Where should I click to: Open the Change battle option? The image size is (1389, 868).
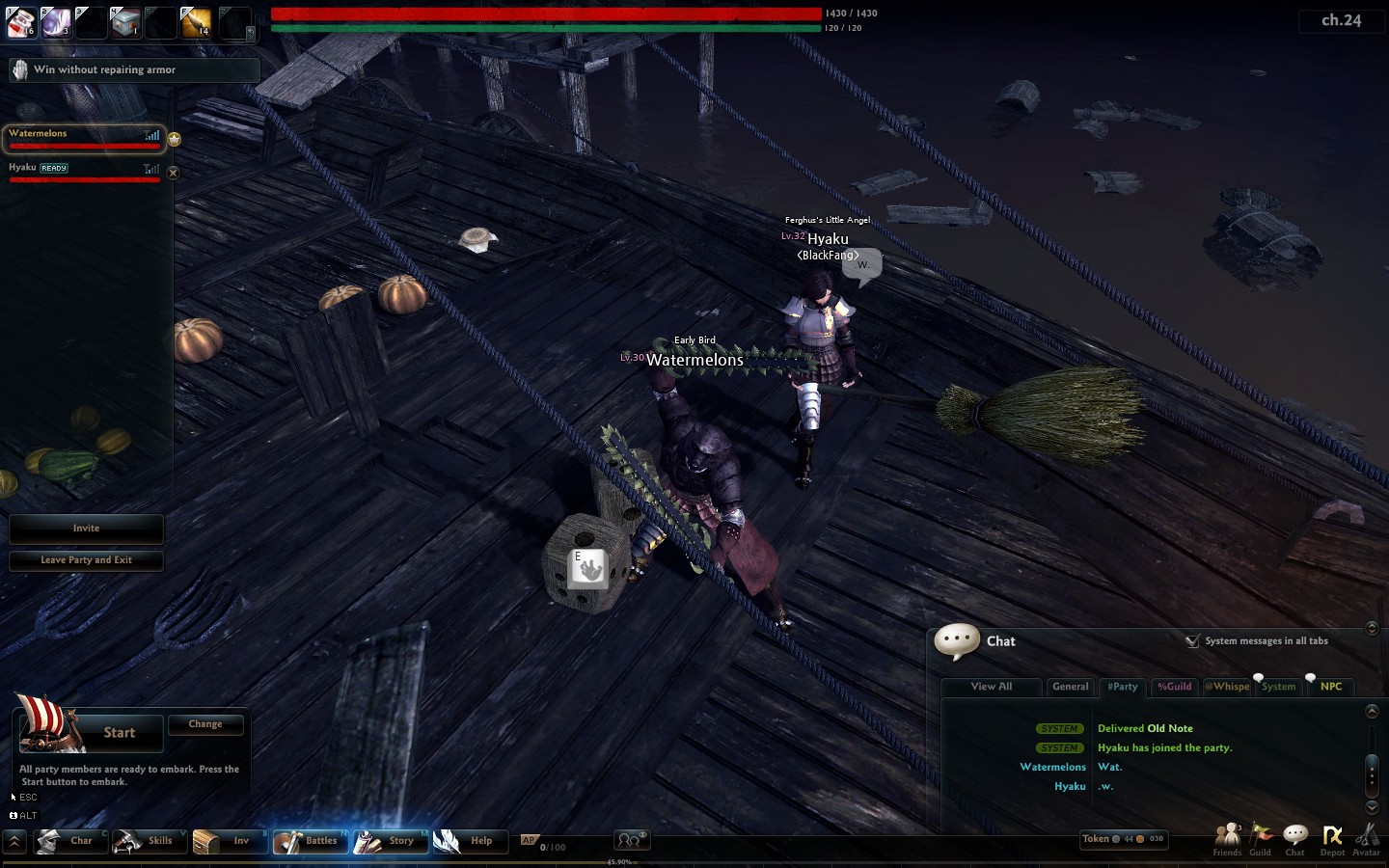pyautogui.click(x=205, y=724)
